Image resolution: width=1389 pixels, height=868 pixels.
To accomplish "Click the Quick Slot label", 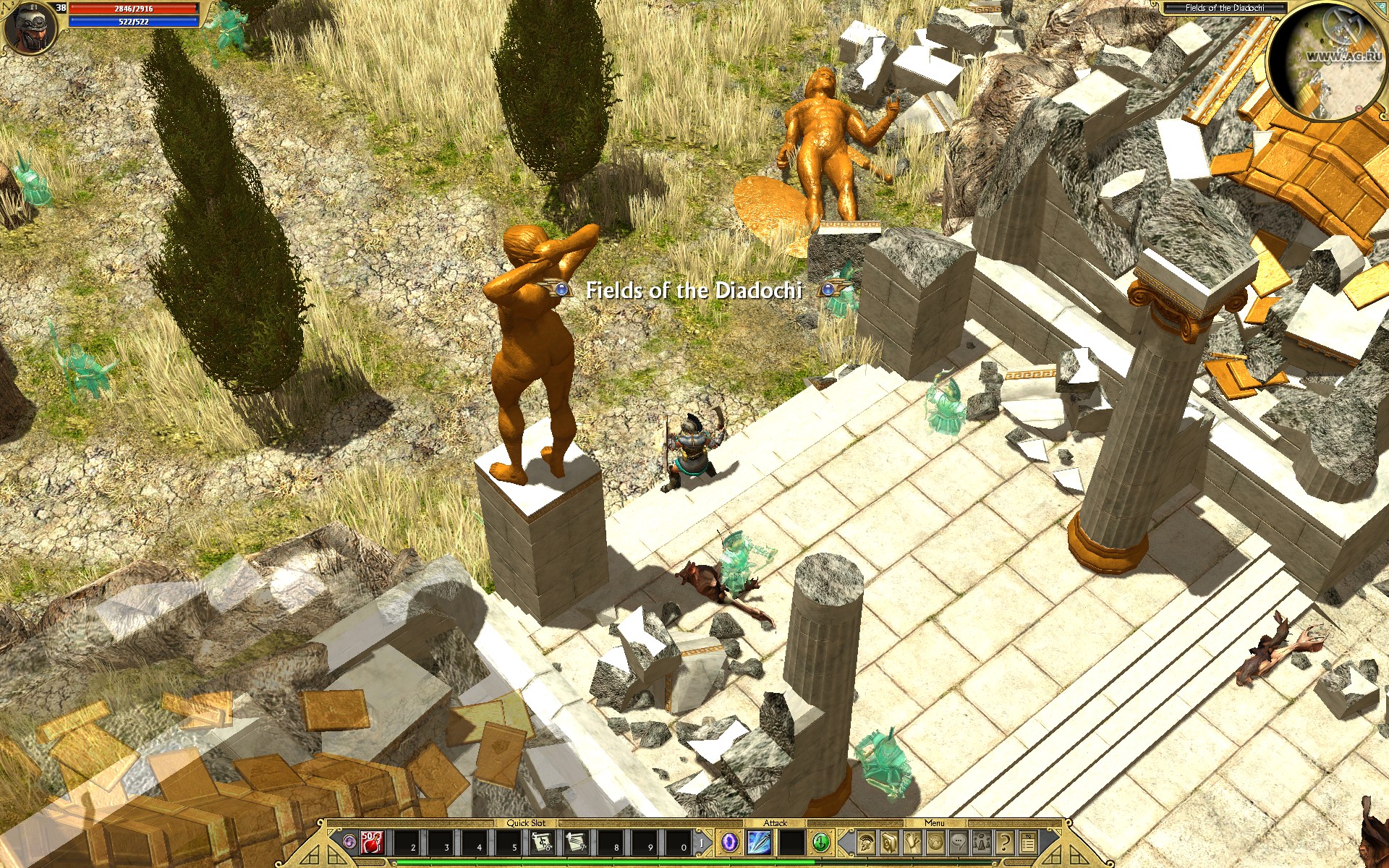I will point(527,822).
